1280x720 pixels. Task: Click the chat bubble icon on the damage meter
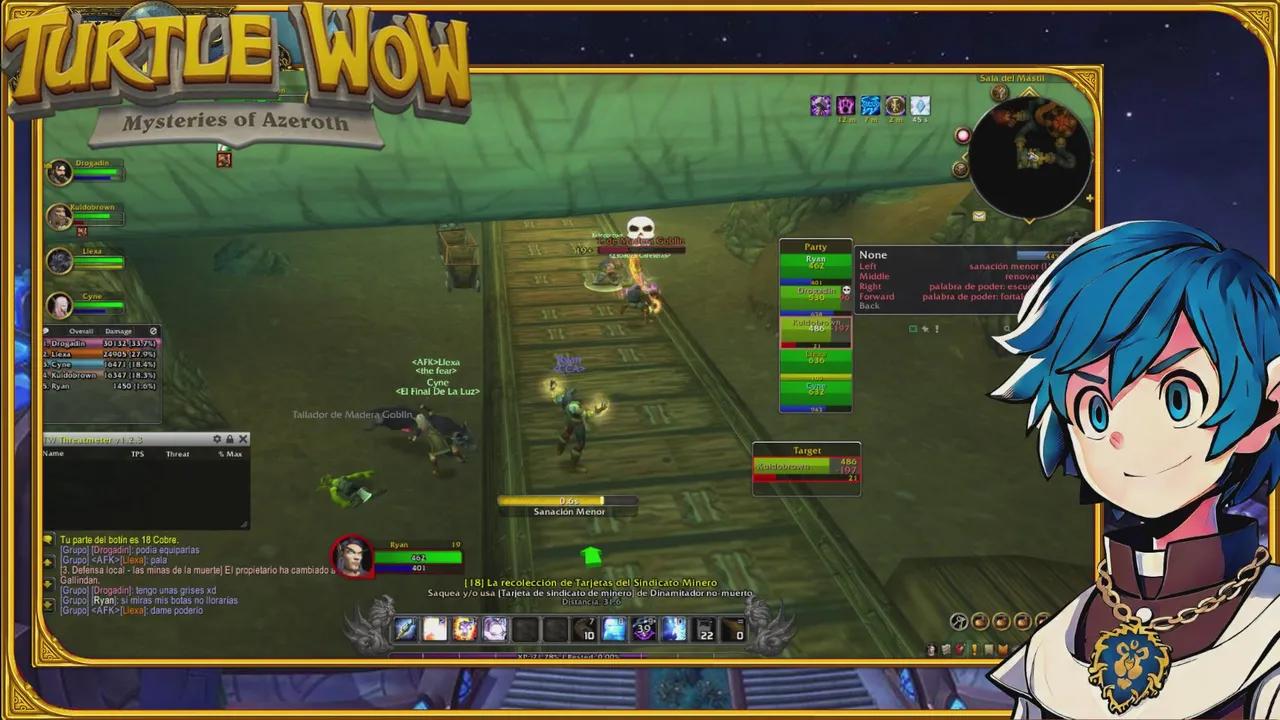pos(46,331)
